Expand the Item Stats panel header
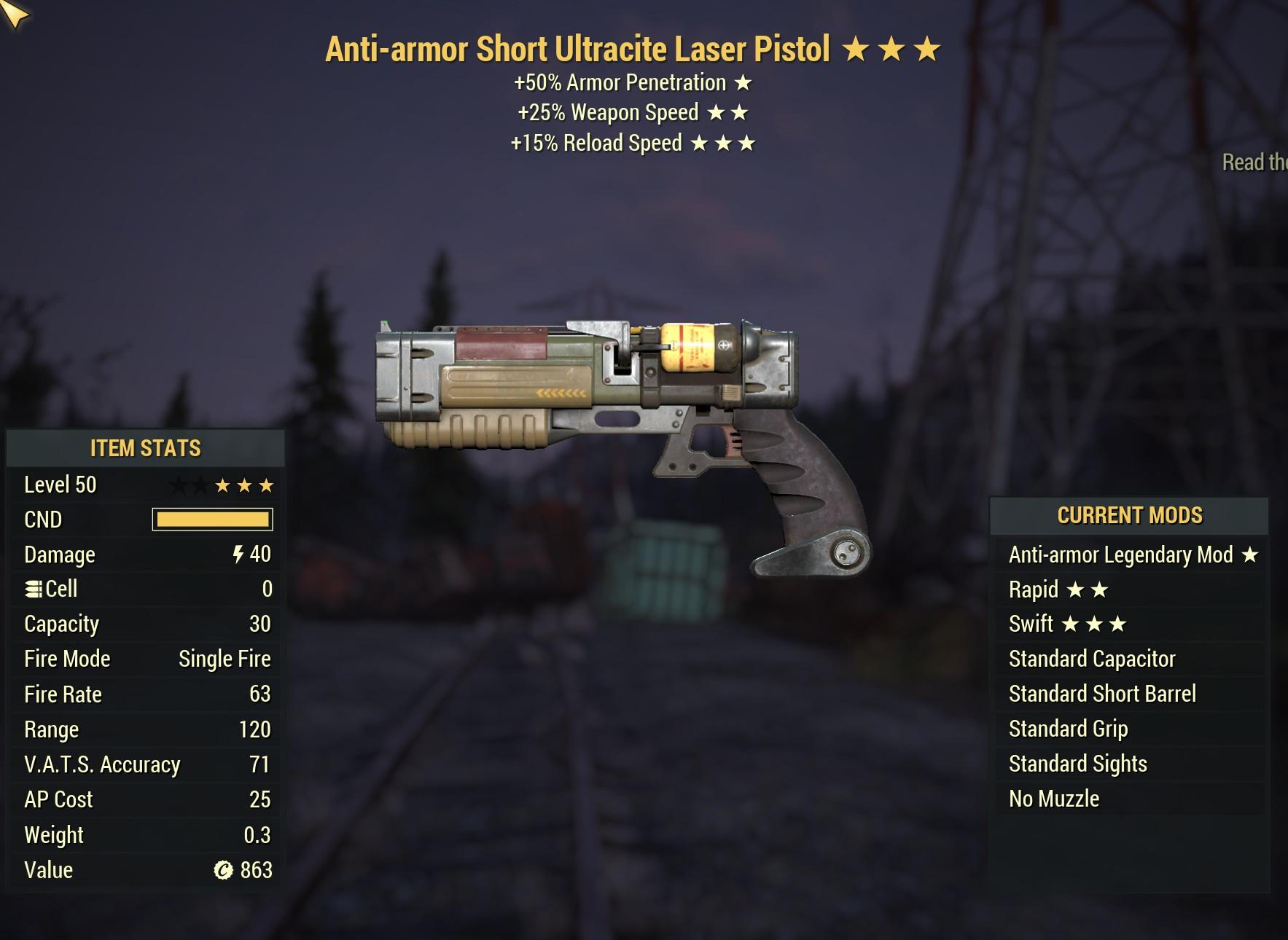Screen dimensions: 1288x940 [146, 448]
